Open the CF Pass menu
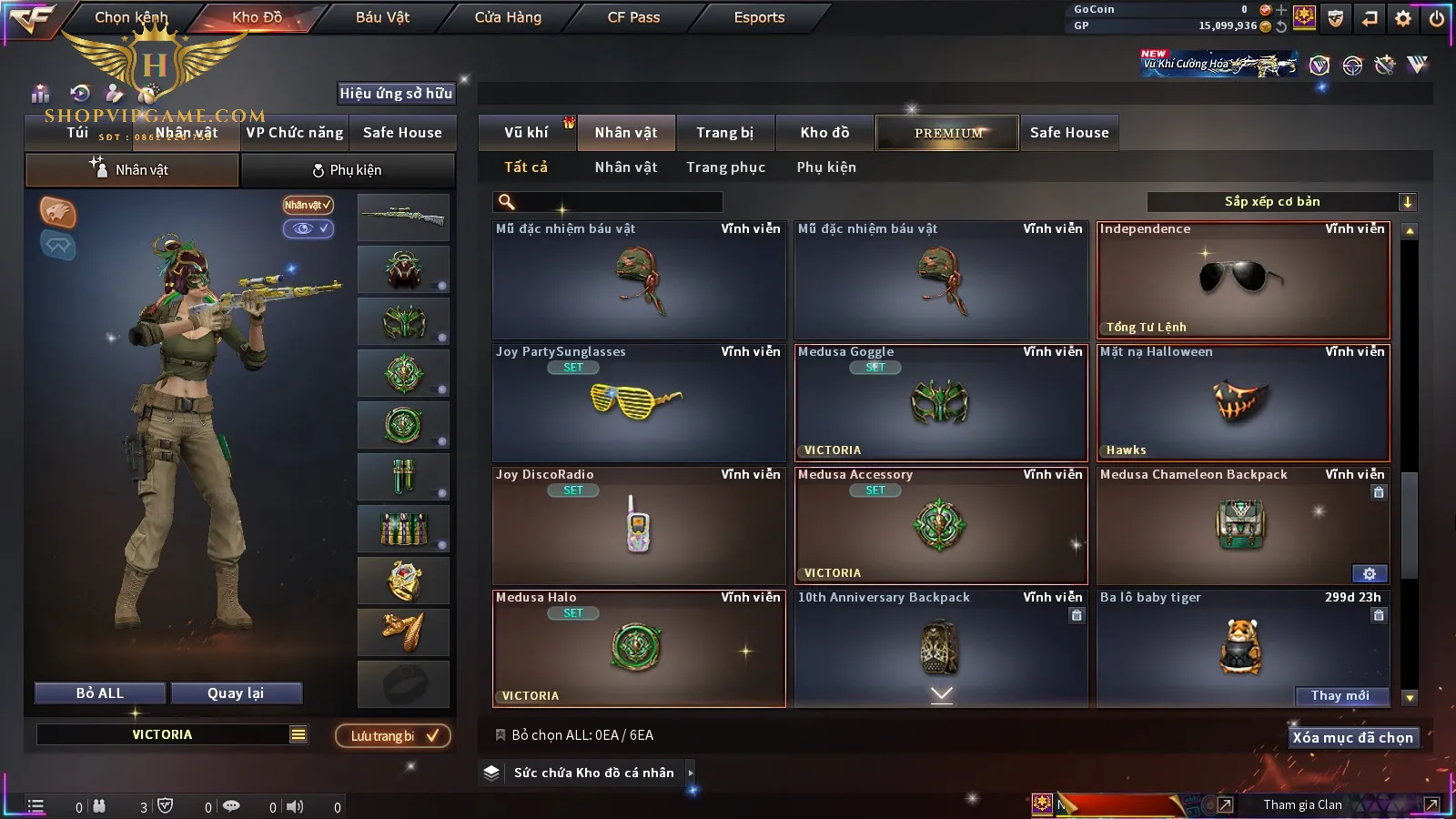 (633, 17)
